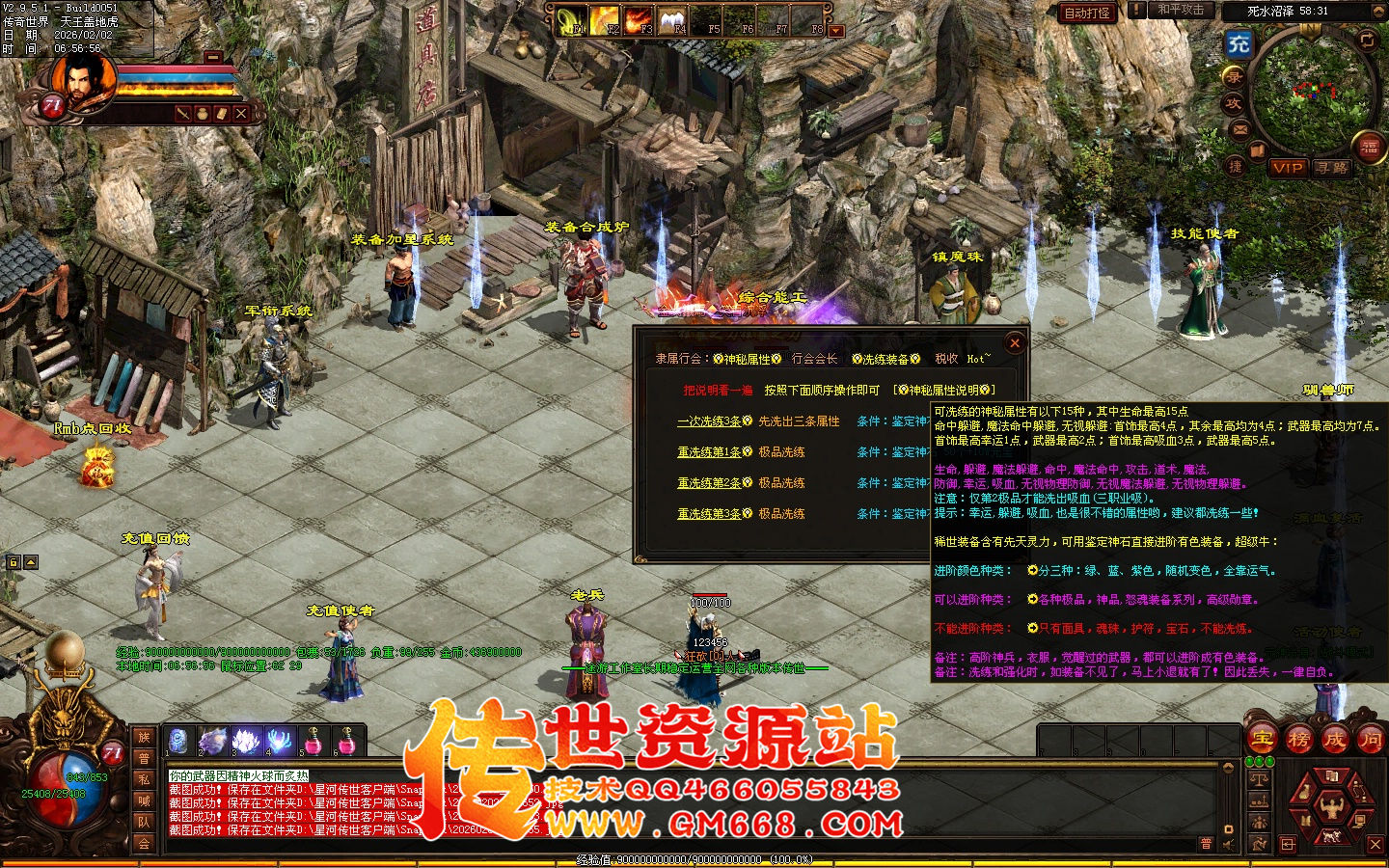Screen dimensions: 1389x868
Task: Click the 一次洗练3条 refine link in the dialog
Action: click(x=707, y=421)
